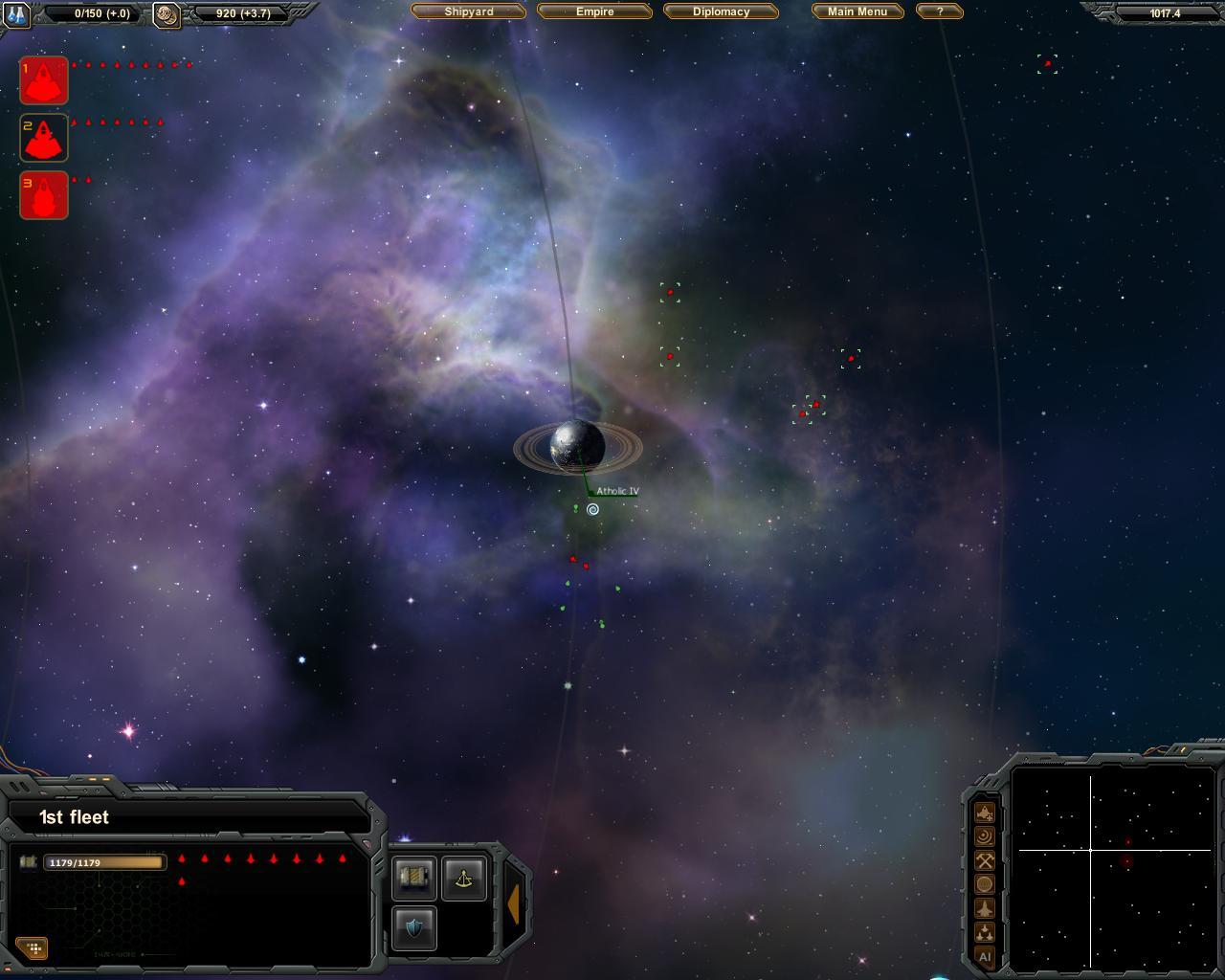Click the minimap to move the view
The image size is (1225, 980).
tap(1112, 867)
